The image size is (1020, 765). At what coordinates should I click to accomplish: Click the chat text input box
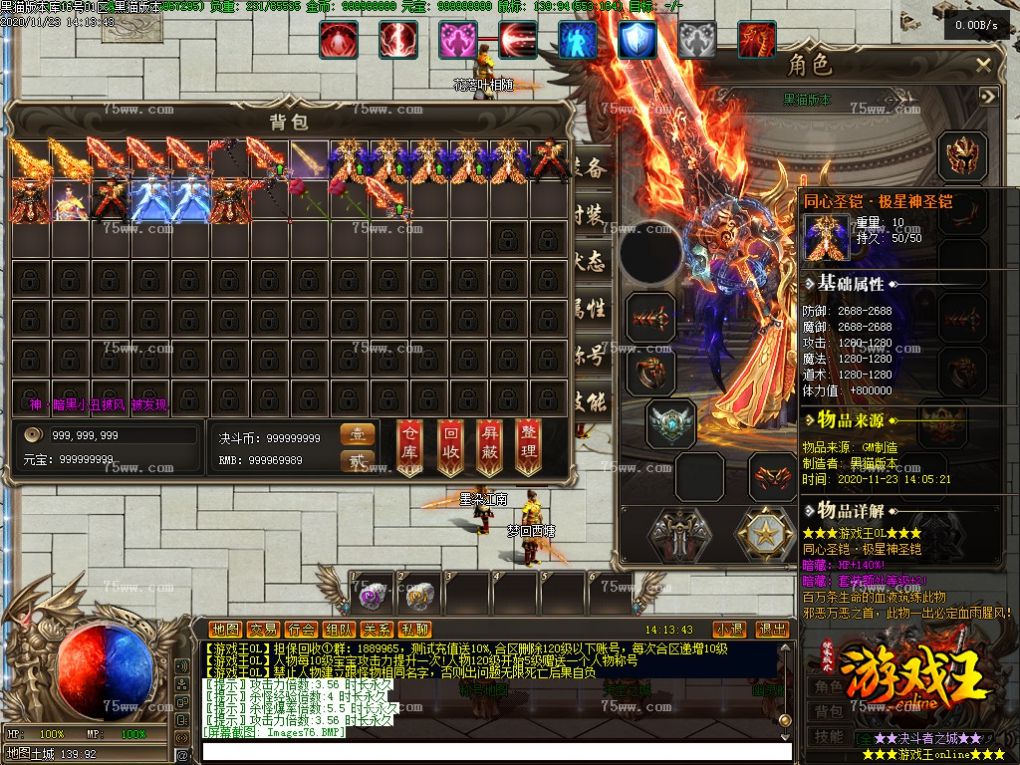tap(495, 751)
